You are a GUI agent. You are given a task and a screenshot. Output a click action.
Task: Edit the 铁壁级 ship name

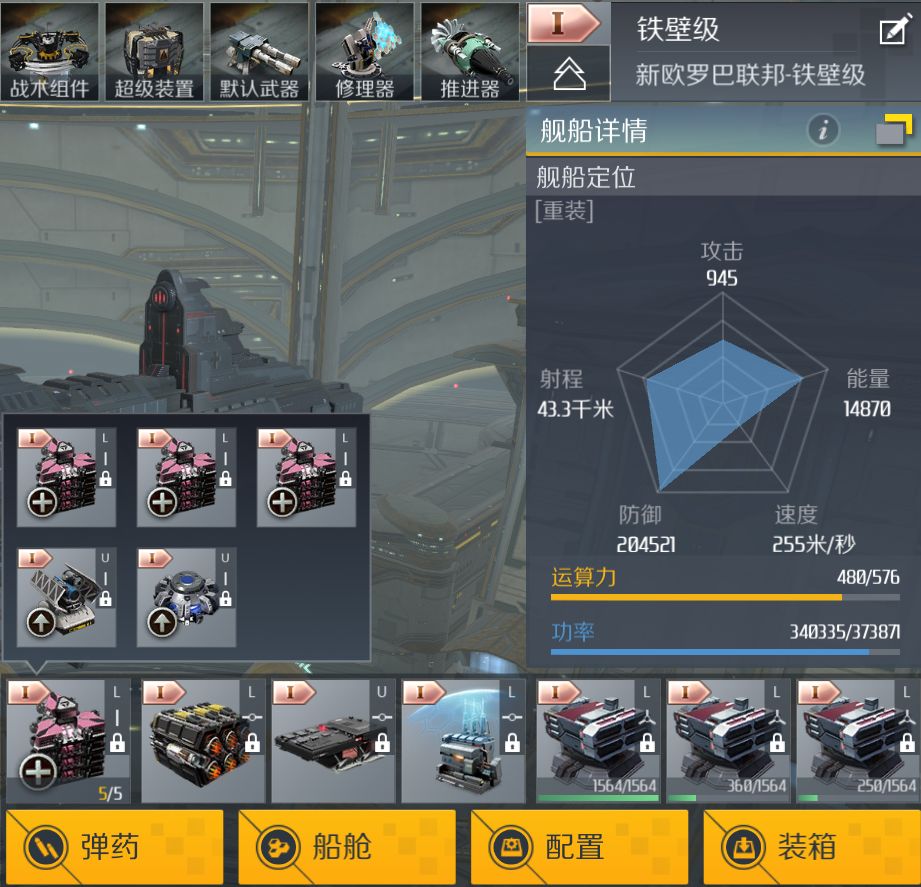tap(892, 31)
